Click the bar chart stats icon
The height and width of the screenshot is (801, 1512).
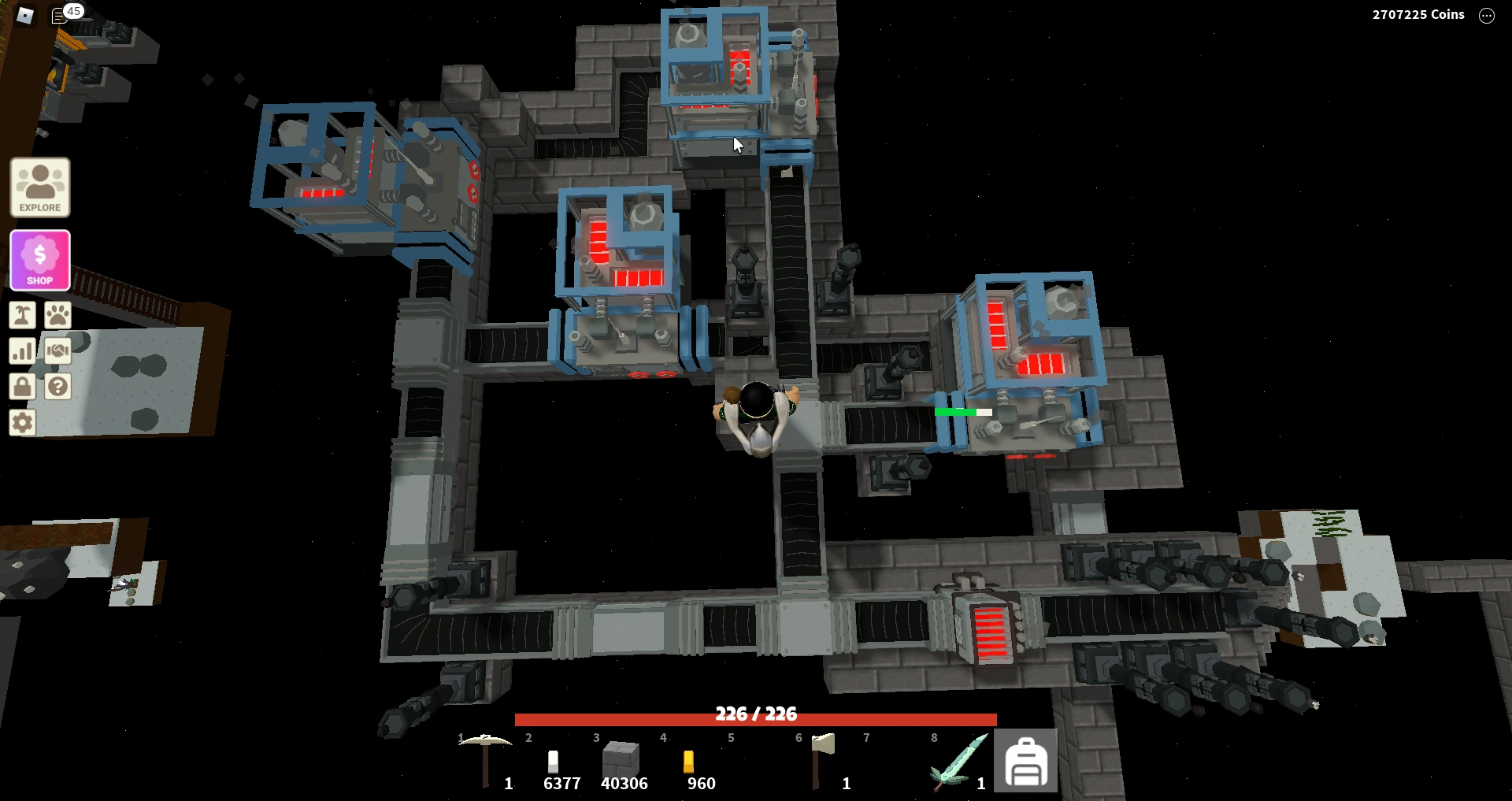point(23,351)
